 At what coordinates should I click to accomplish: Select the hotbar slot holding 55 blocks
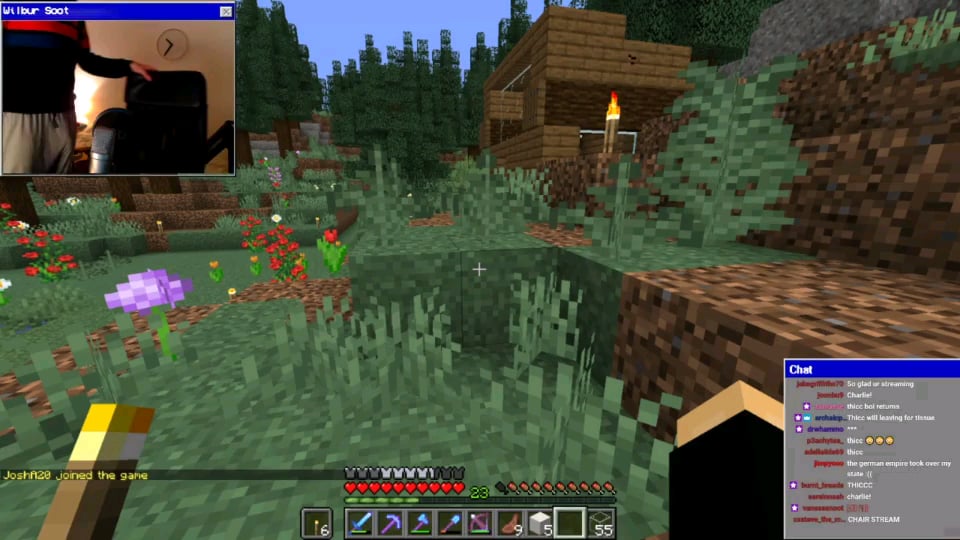pyautogui.click(x=600, y=523)
